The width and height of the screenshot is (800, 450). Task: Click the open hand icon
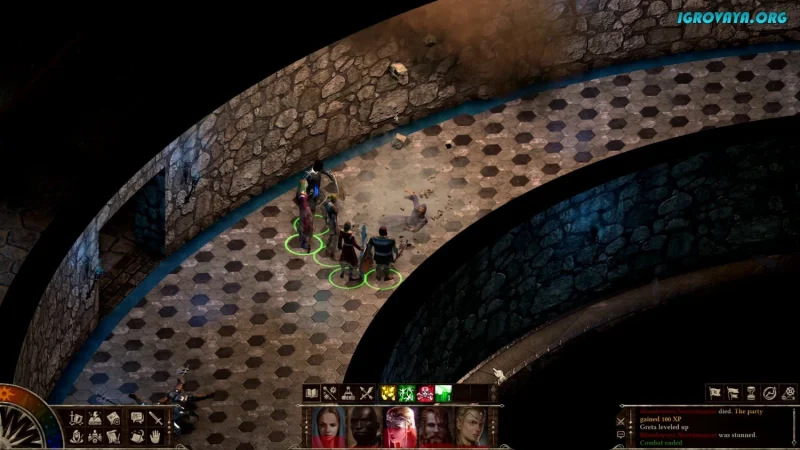pyautogui.click(x=157, y=436)
